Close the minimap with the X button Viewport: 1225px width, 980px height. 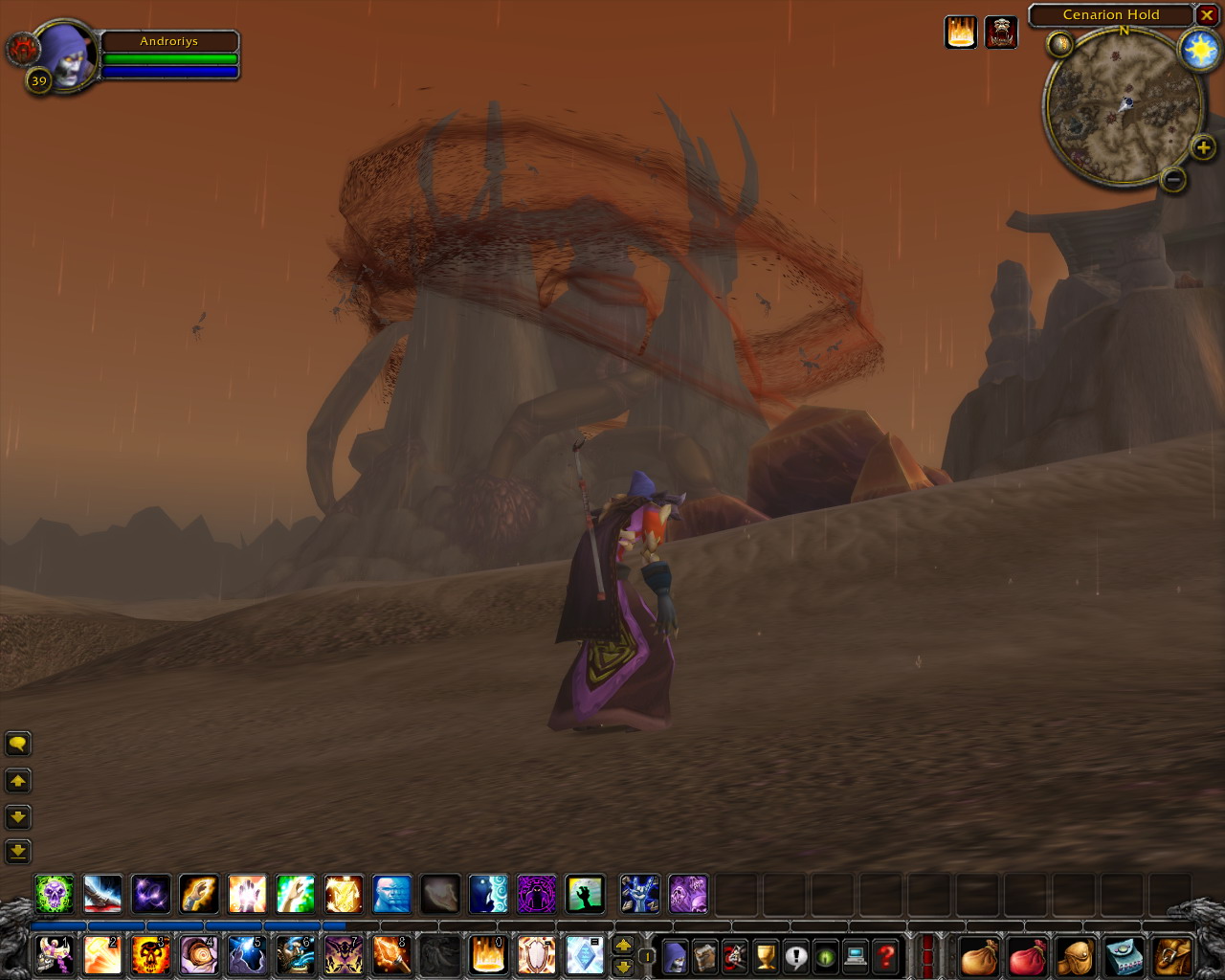[1207, 15]
